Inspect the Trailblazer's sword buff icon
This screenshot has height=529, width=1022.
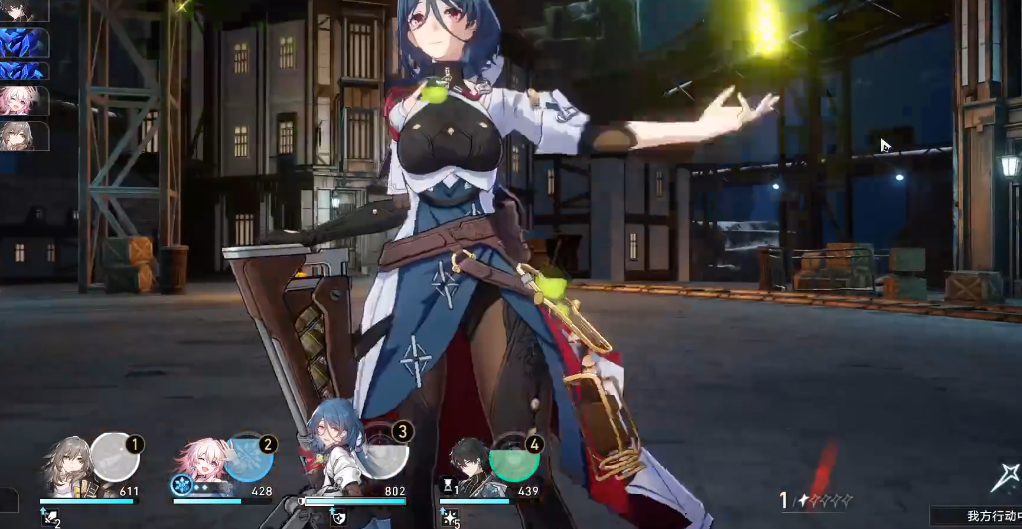pos(47,518)
